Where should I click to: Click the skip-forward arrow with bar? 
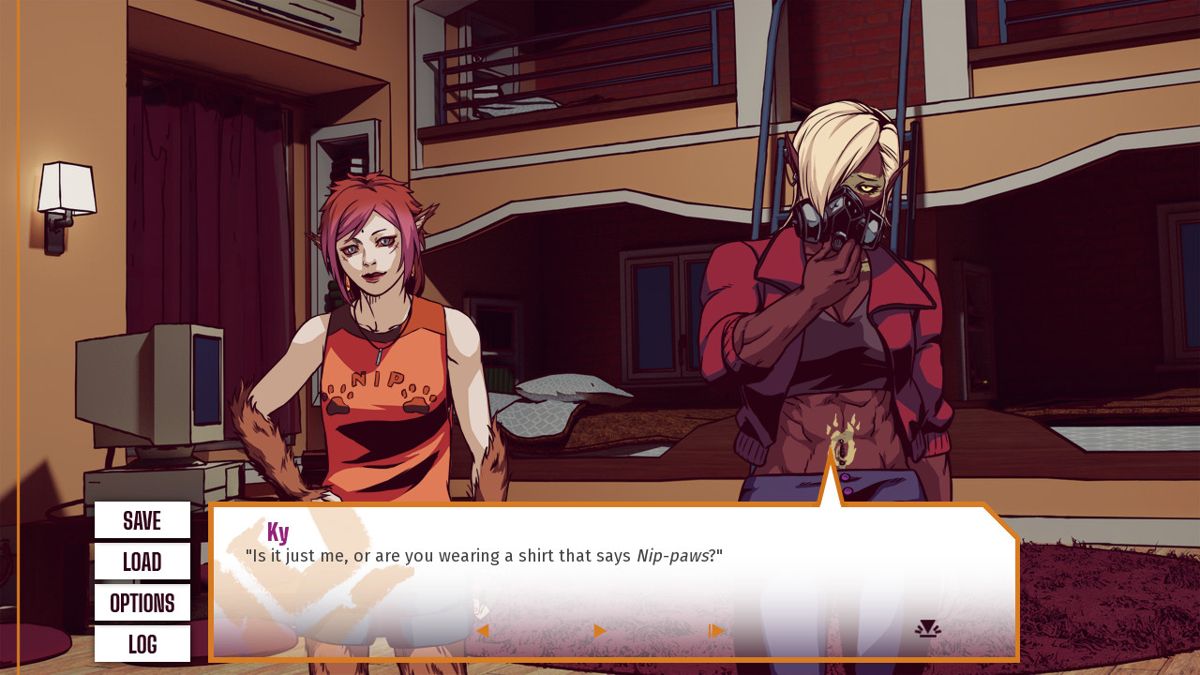coord(716,631)
